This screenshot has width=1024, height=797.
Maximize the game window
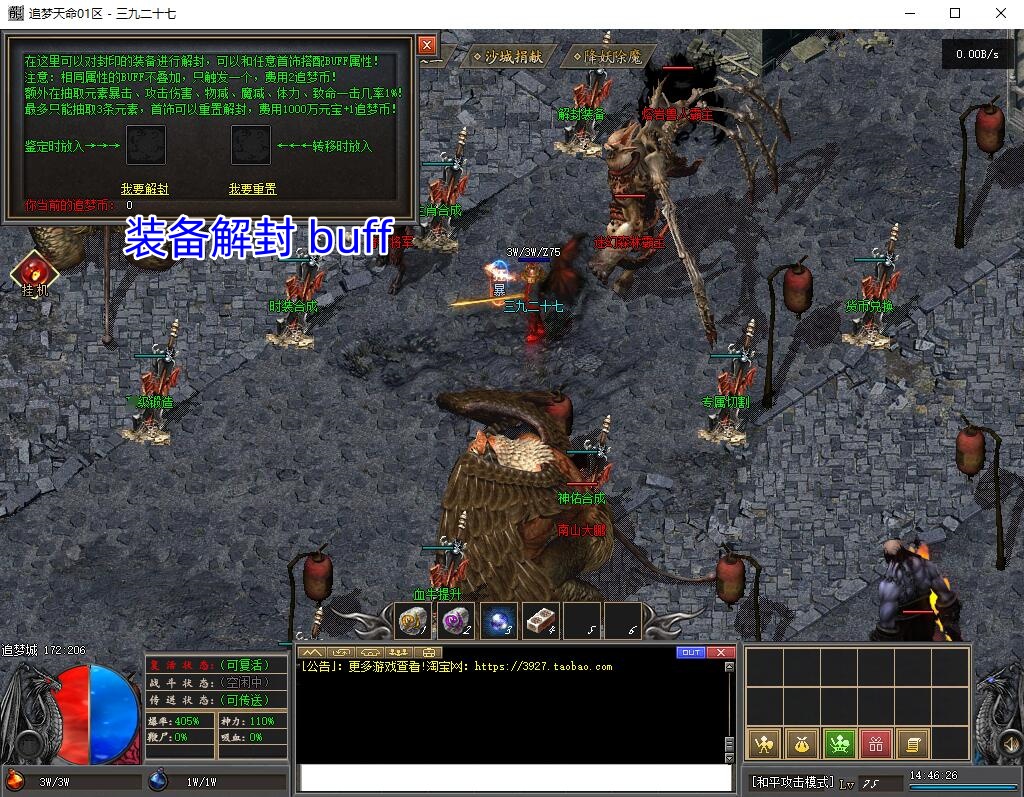[x=955, y=13]
